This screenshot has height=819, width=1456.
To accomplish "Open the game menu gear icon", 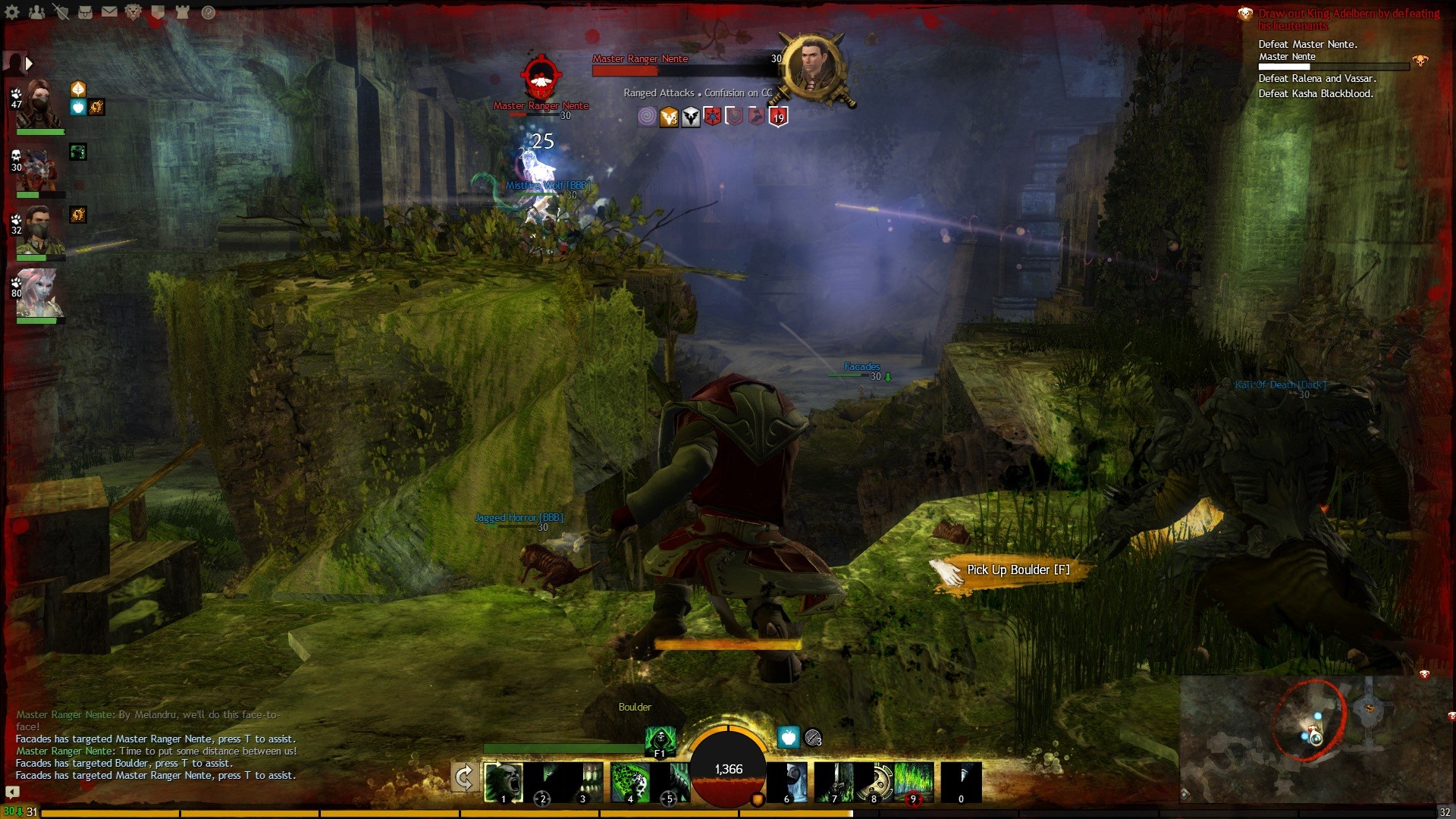I will [x=12, y=12].
